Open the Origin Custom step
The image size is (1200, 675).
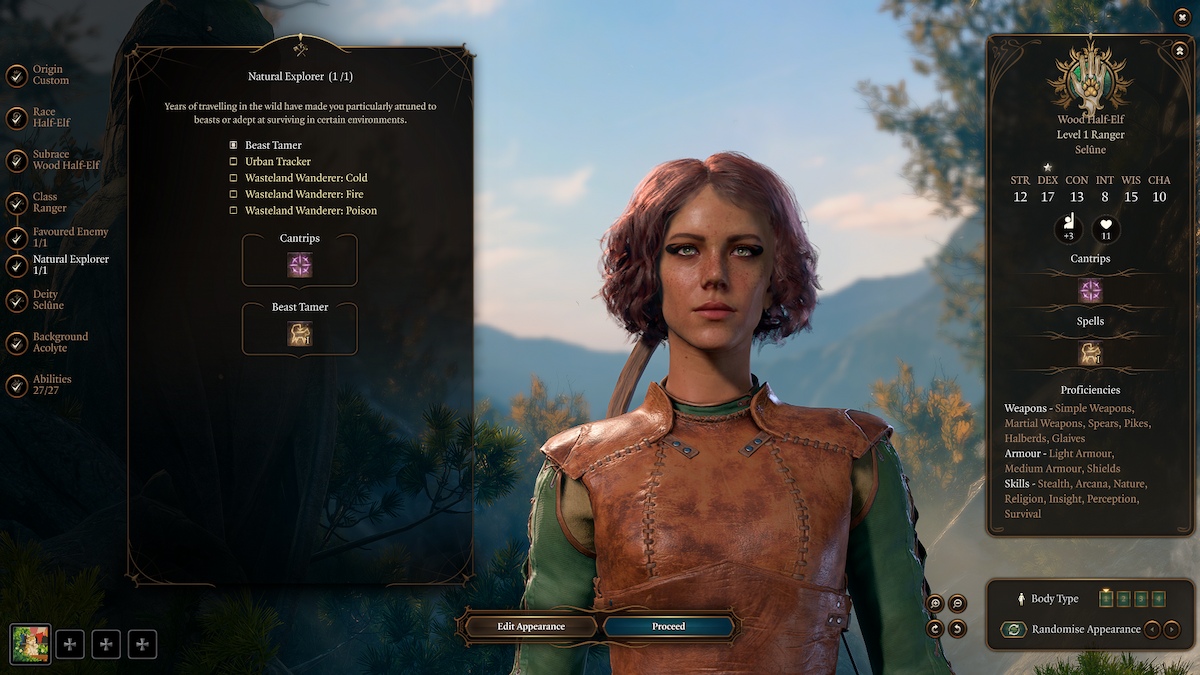point(50,75)
